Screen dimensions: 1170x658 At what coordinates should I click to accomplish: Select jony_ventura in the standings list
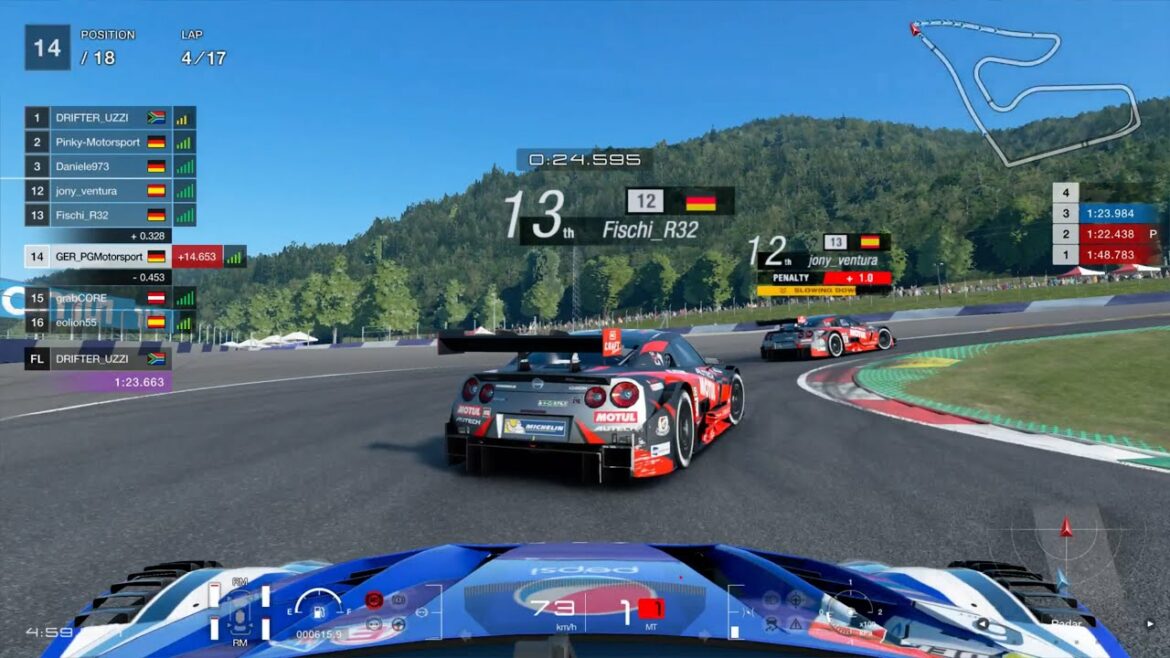click(x=100, y=190)
